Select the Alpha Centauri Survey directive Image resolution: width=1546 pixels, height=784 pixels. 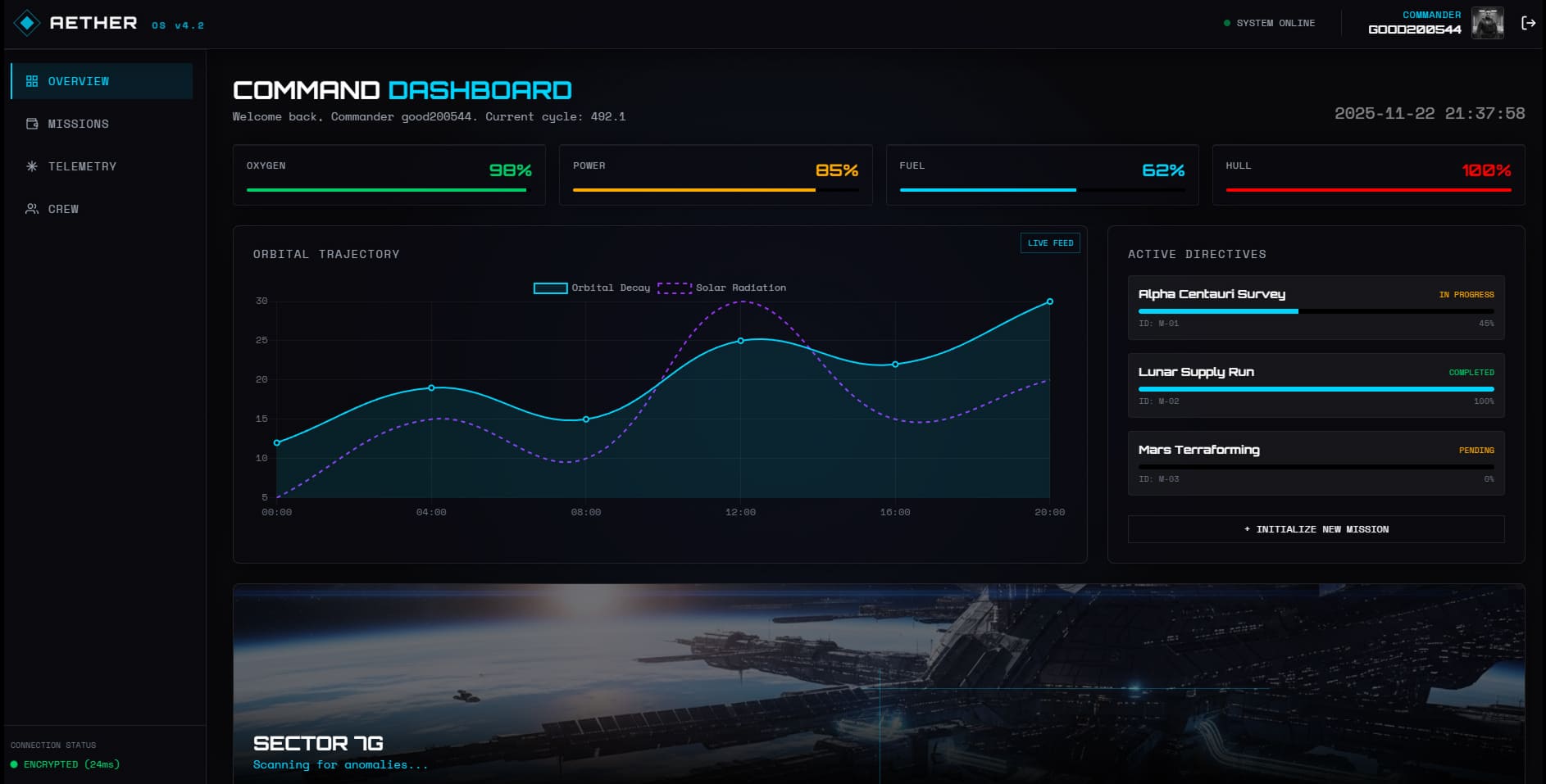[1316, 307]
